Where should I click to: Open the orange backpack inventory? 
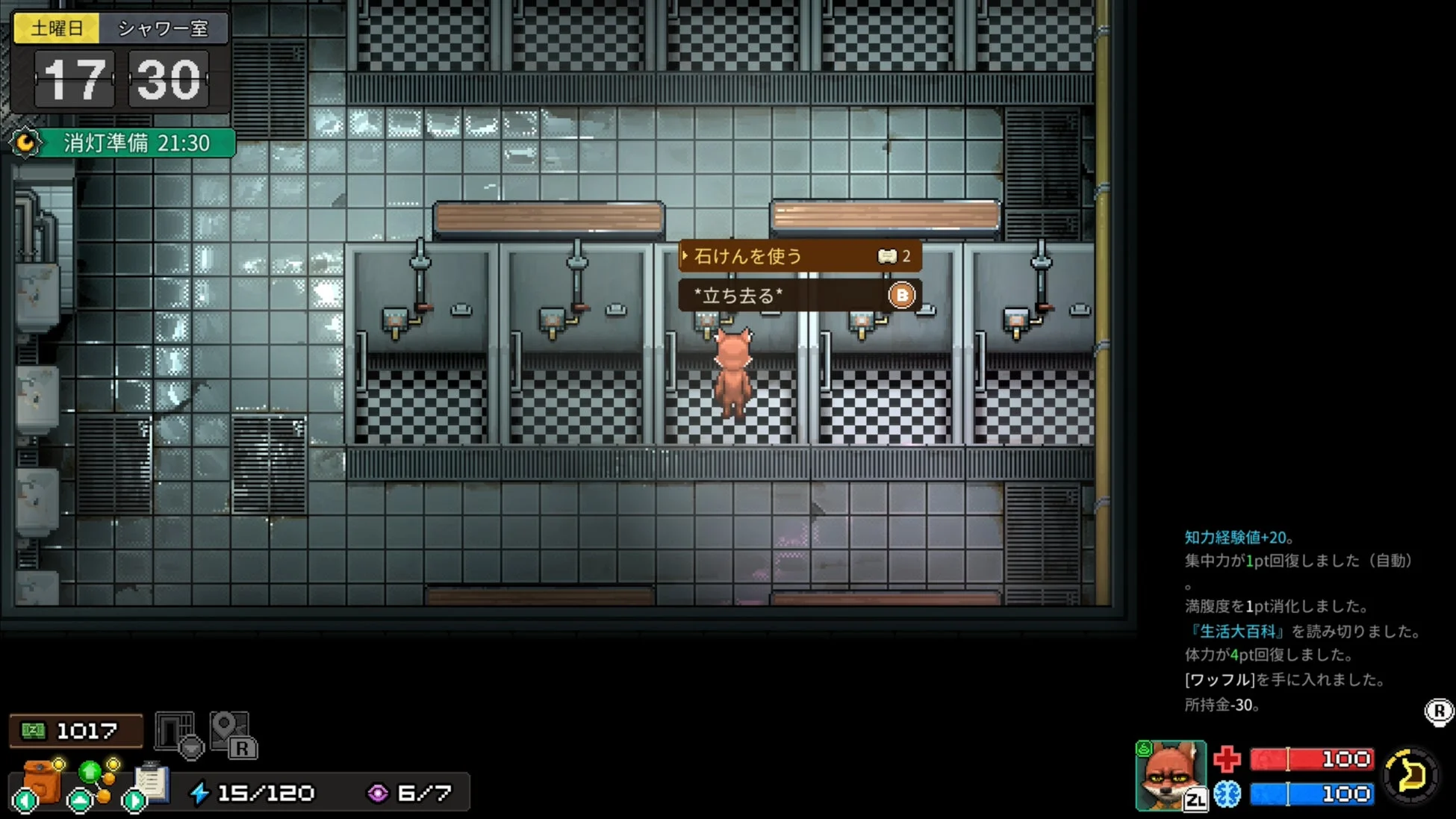(42, 781)
